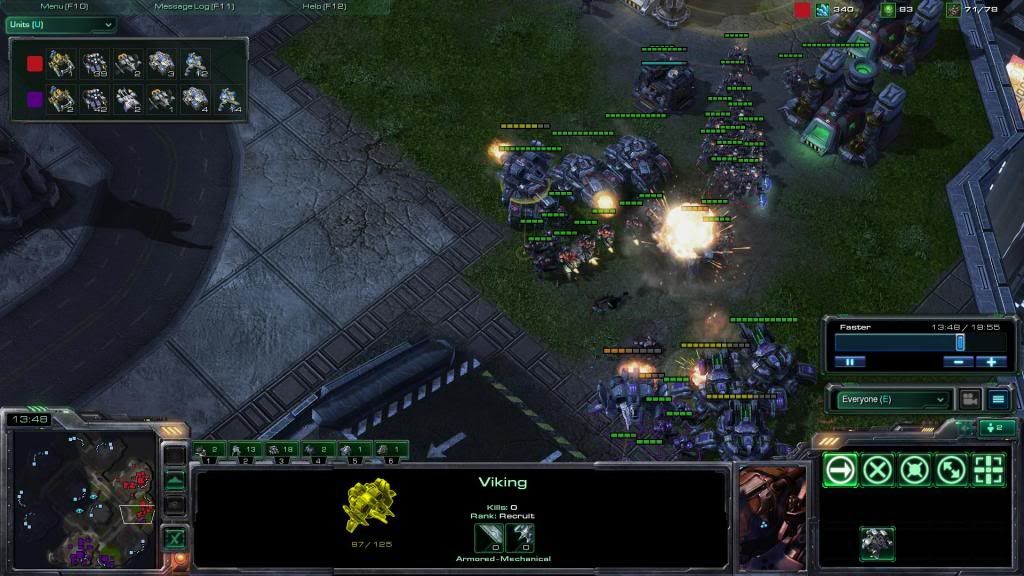The image size is (1024, 576).
Task: Select the Stop command
Action: point(877,470)
